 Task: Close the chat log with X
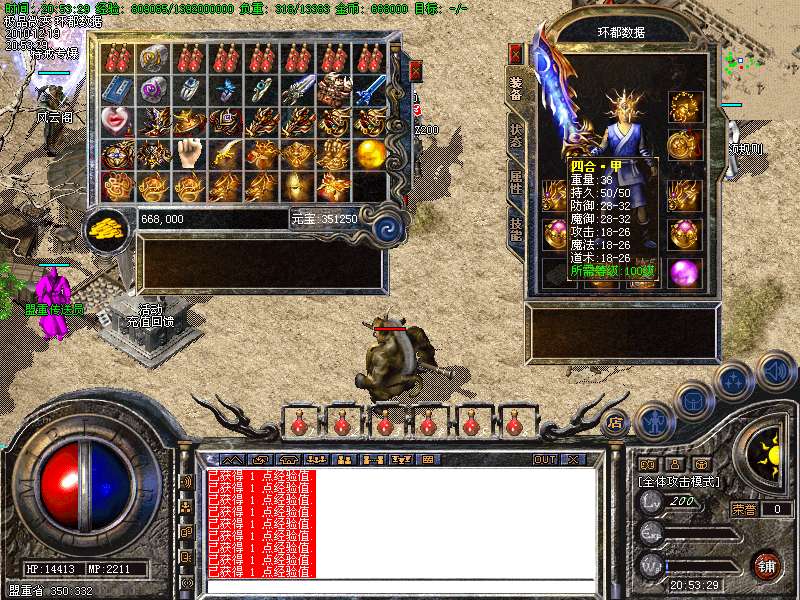(x=573, y=460)
